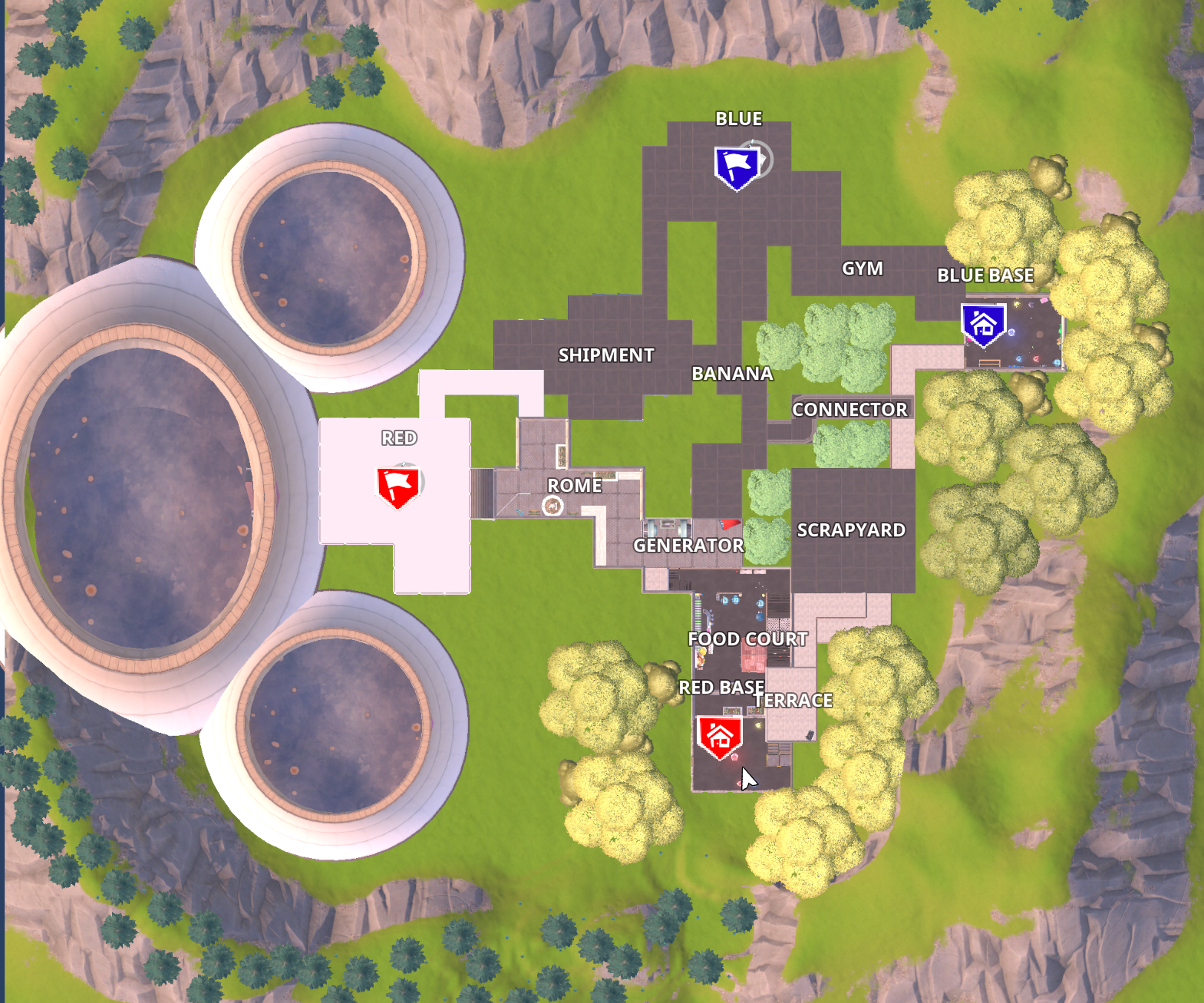Choose the SHIPMENT location label
1204x1003 pixels.
tap(606, 355)
